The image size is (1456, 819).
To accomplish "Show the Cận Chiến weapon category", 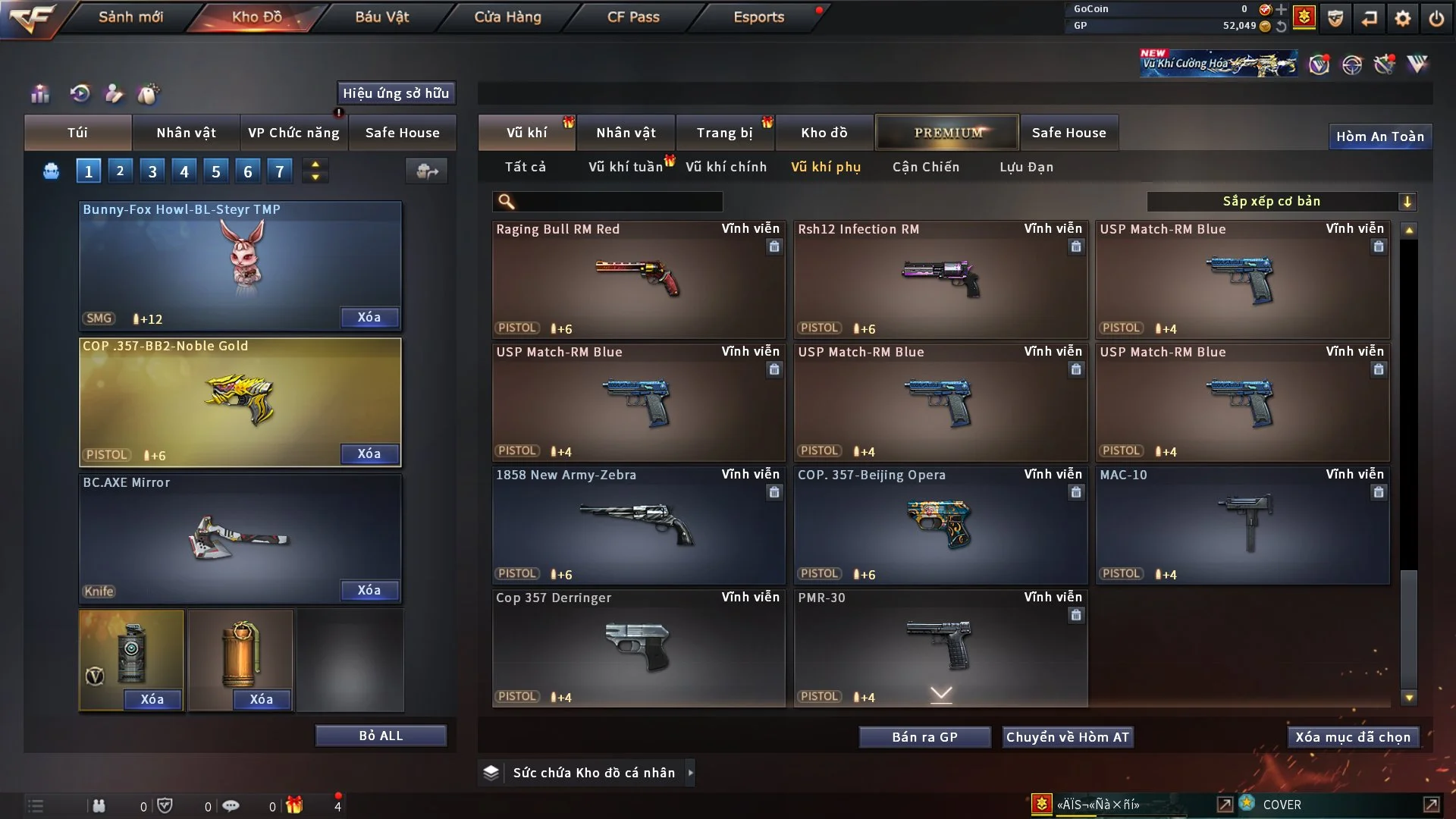I will [925, 167].
